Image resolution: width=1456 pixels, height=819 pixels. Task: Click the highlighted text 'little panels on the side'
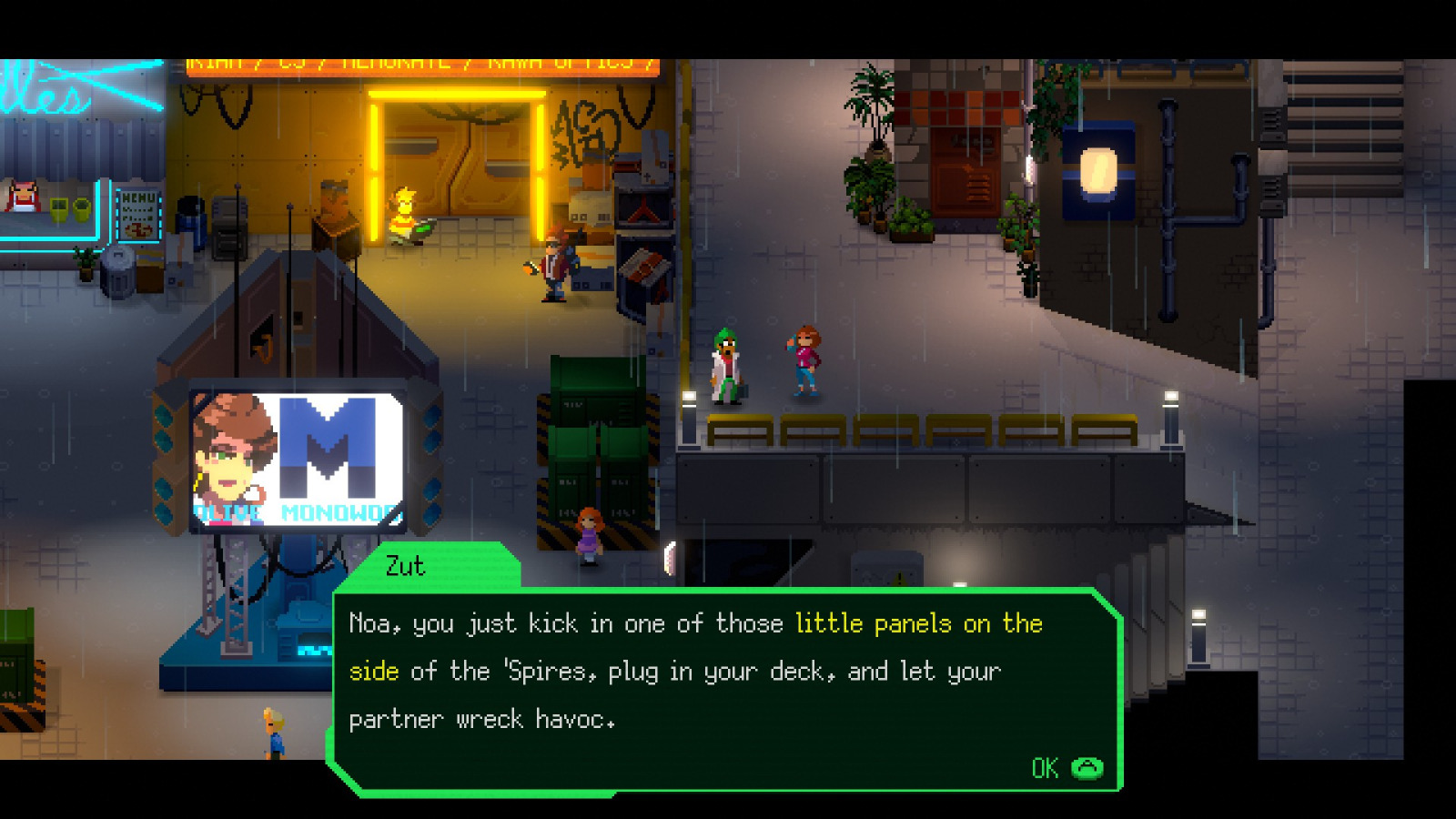pos(919,624)
